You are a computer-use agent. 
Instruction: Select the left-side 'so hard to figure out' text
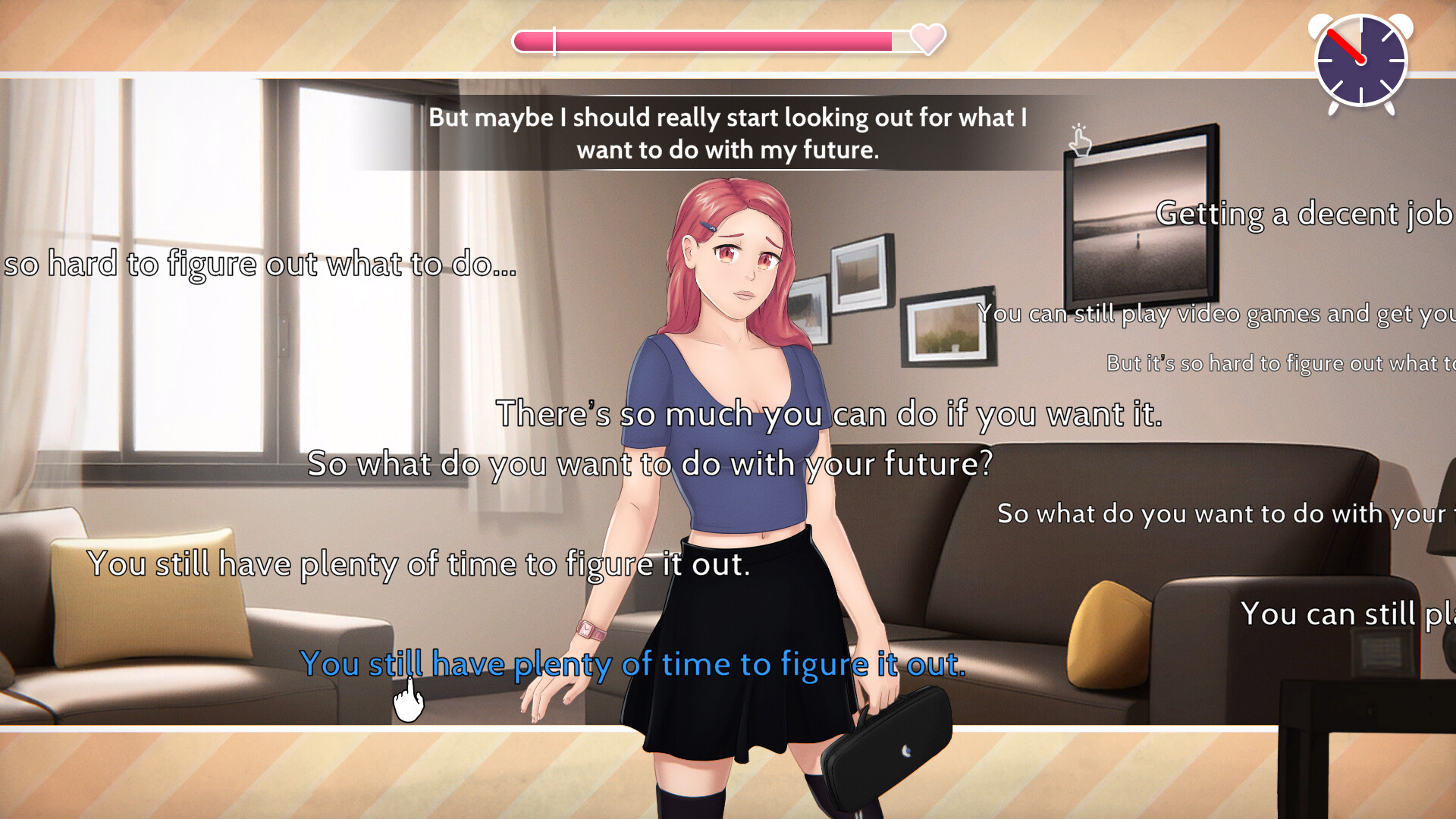coord(258,265)
